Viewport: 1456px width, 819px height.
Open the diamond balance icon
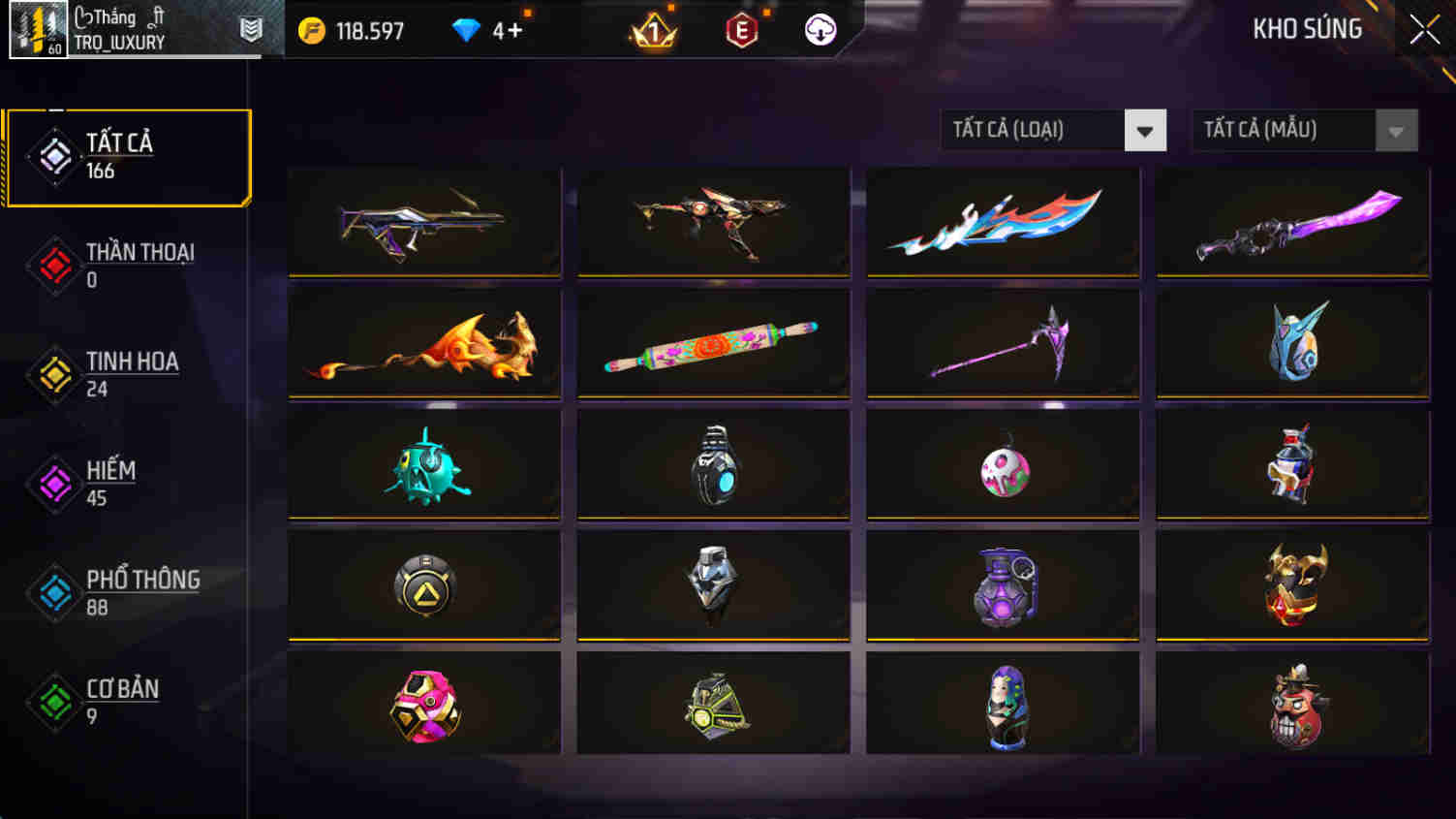pos(469,30)
